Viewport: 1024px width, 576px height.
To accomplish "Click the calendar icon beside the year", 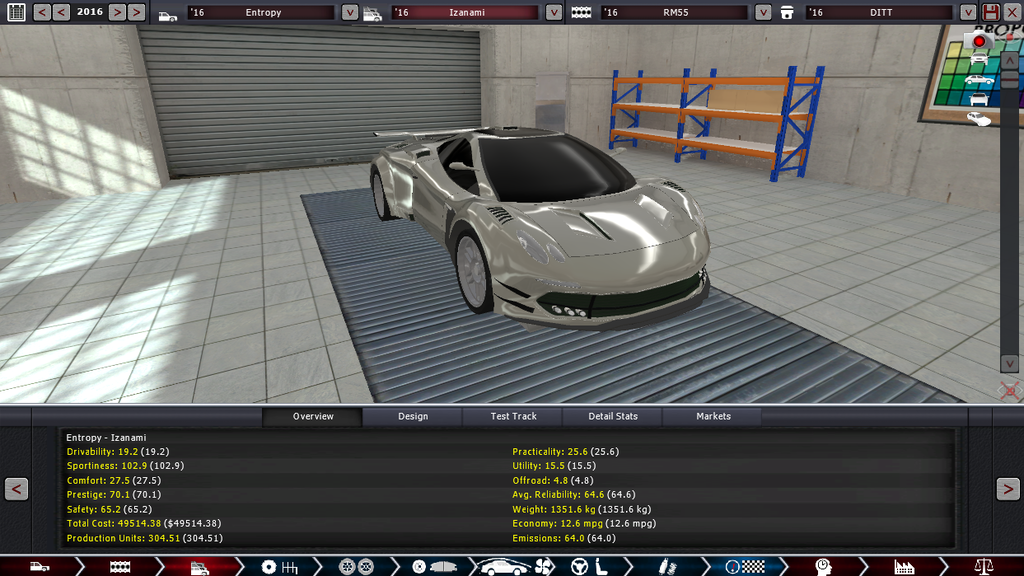I will pyautogui.click(x=16, y=12).
